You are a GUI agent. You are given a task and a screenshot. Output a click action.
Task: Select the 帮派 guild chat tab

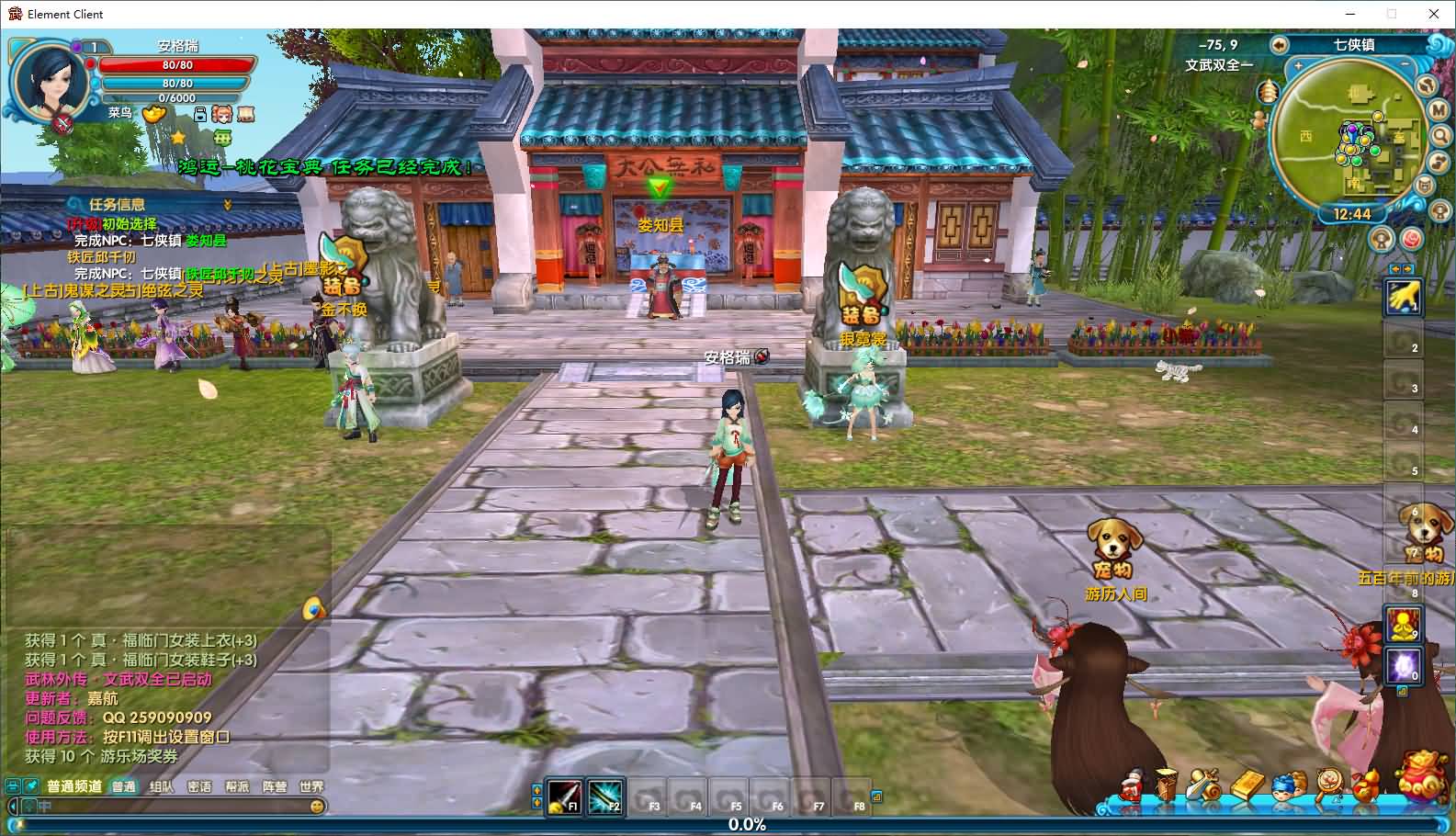click(237, 786)
